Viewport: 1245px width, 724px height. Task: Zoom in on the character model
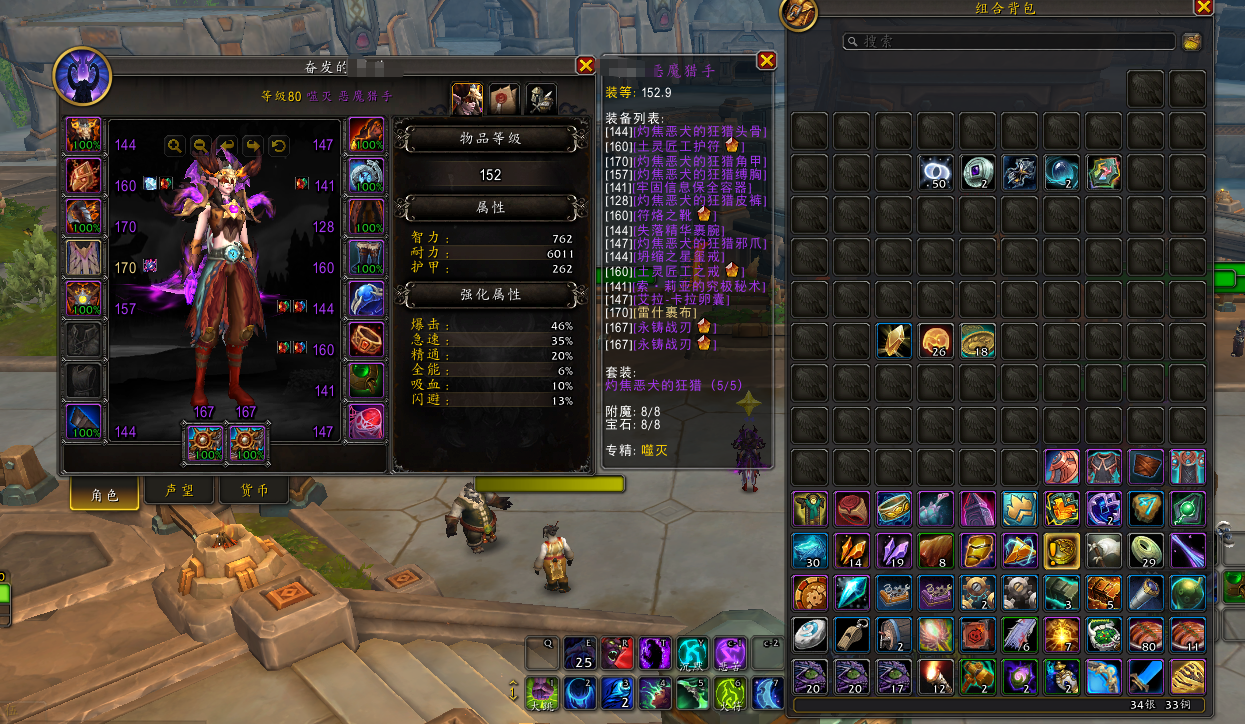click(x=175, y=146)
